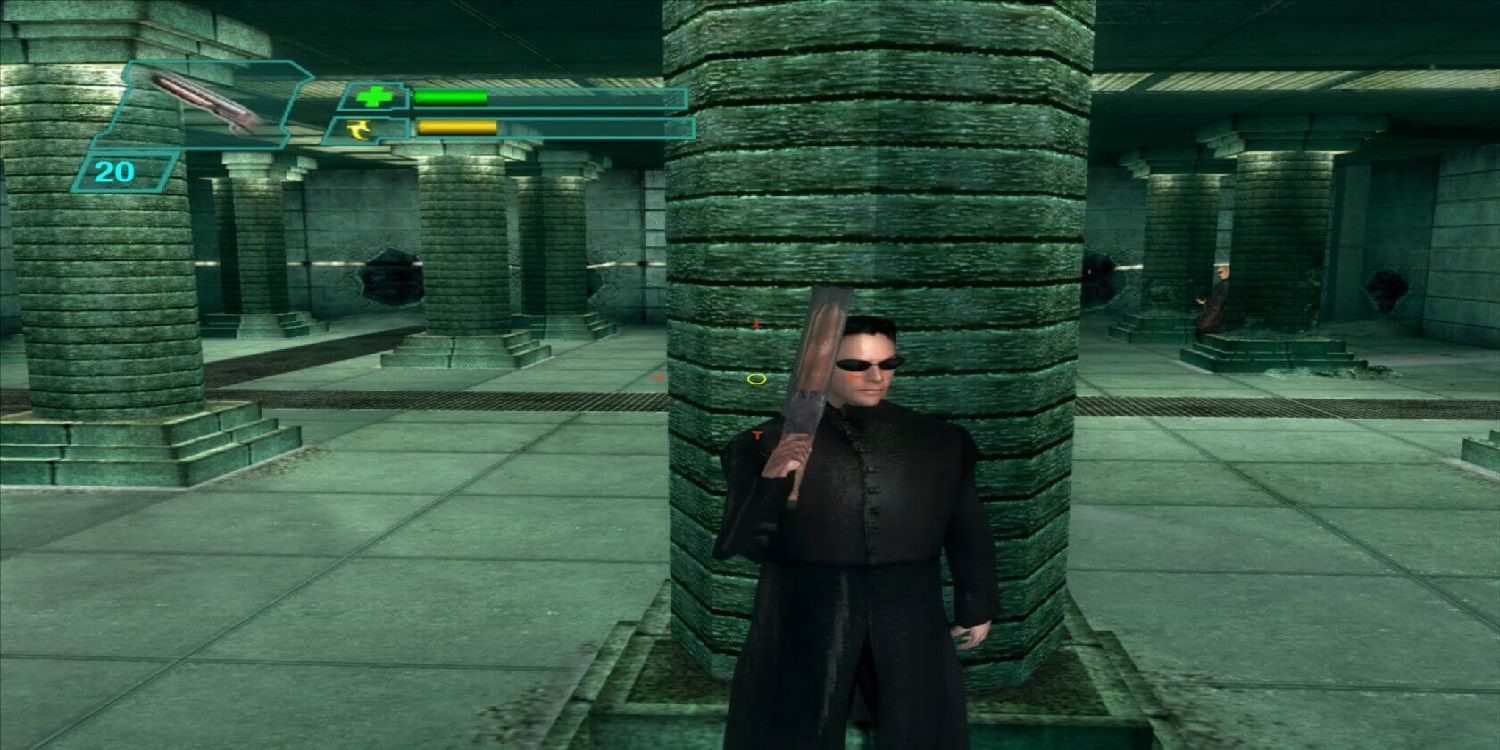
Task: Click the yellow targeting reticle circle
Action: (756, 378)
